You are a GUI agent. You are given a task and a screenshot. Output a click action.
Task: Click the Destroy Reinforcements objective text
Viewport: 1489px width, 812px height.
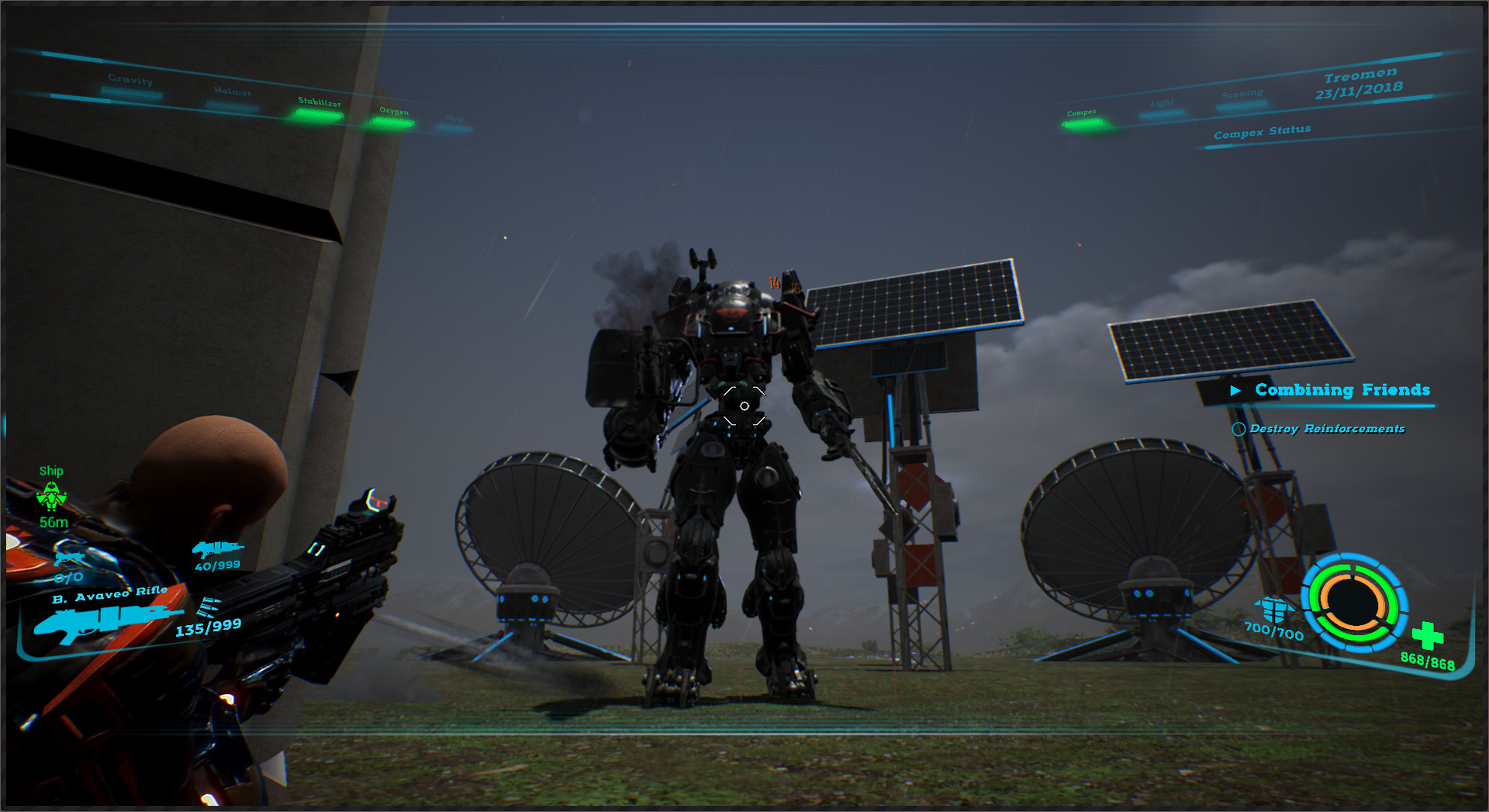click(1328, 428)
